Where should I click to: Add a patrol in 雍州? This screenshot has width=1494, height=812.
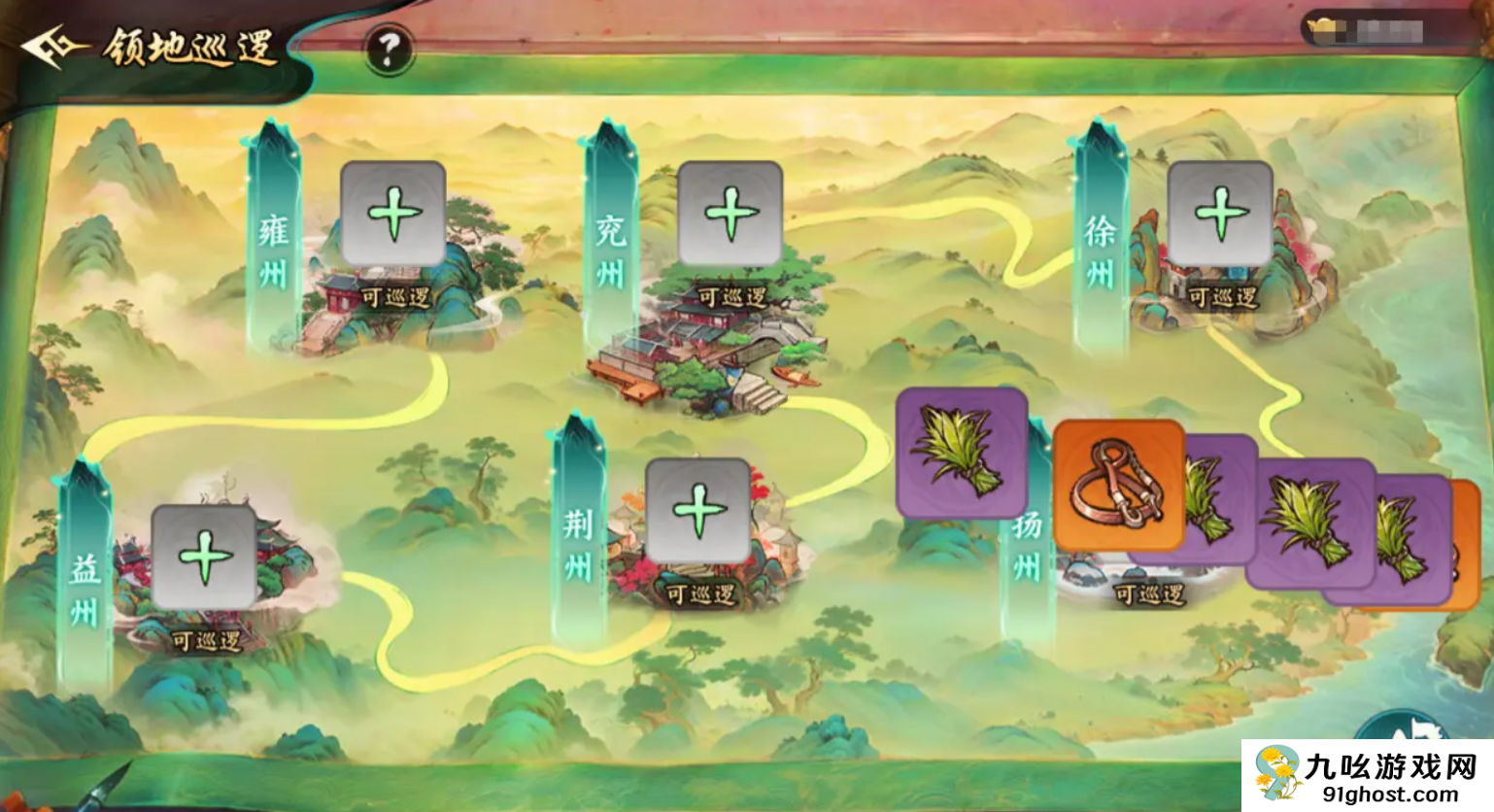pyautogui.click(x=393, y=214)
